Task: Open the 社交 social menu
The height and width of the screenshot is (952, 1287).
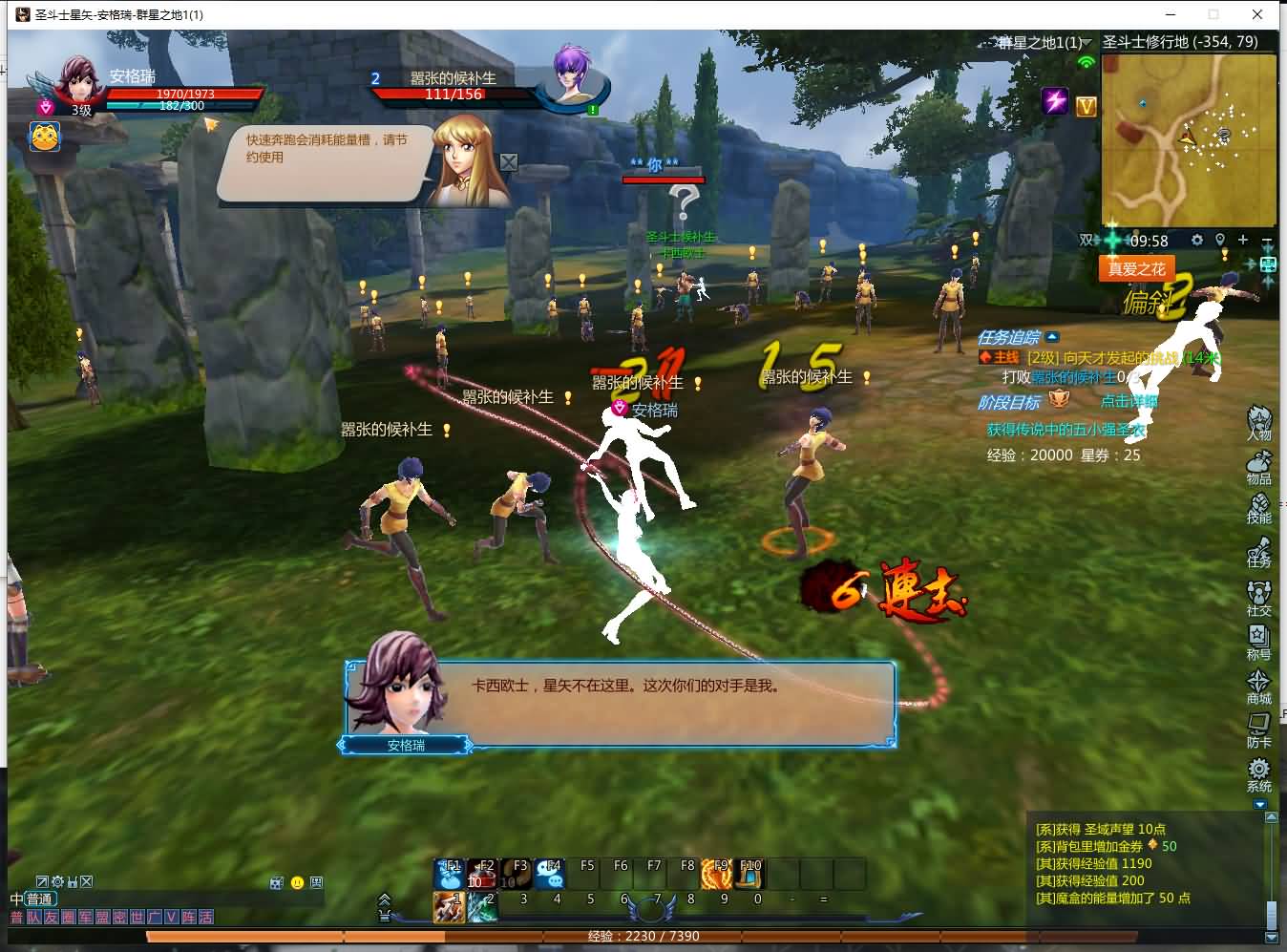Action: tap(1258, 597)
